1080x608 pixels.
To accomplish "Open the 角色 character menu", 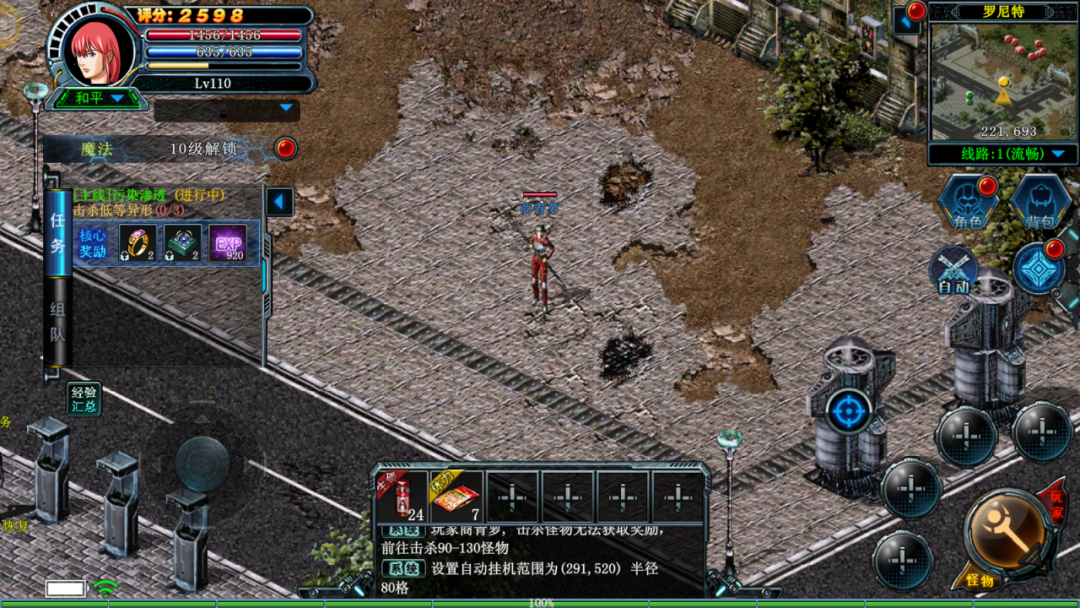I will click(x=965, y=200).
